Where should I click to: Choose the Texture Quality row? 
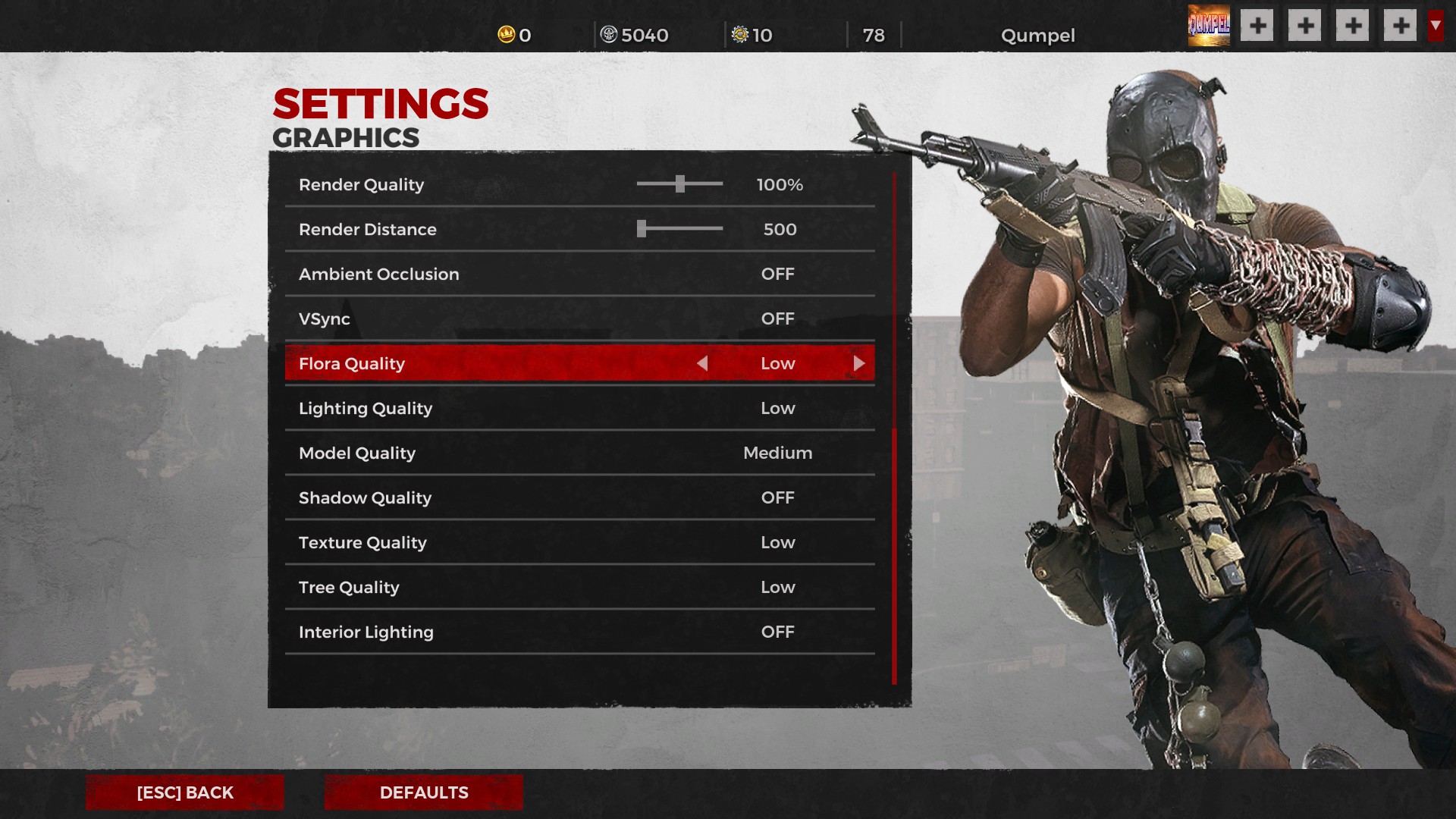(x=579, y=542)
